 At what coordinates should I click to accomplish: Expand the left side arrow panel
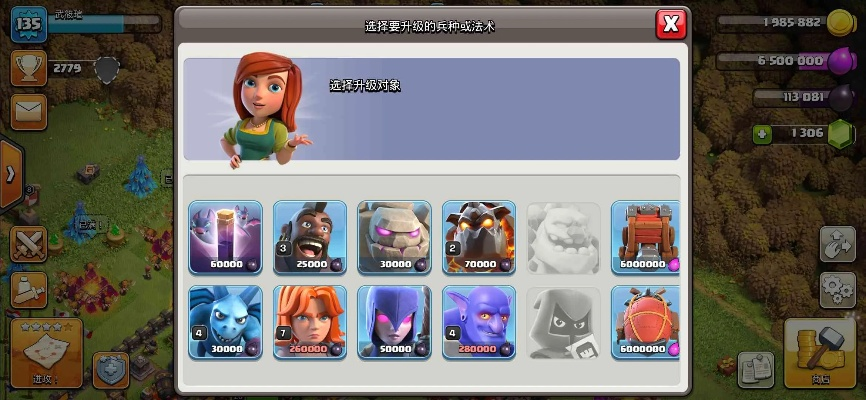coord(10,173)
